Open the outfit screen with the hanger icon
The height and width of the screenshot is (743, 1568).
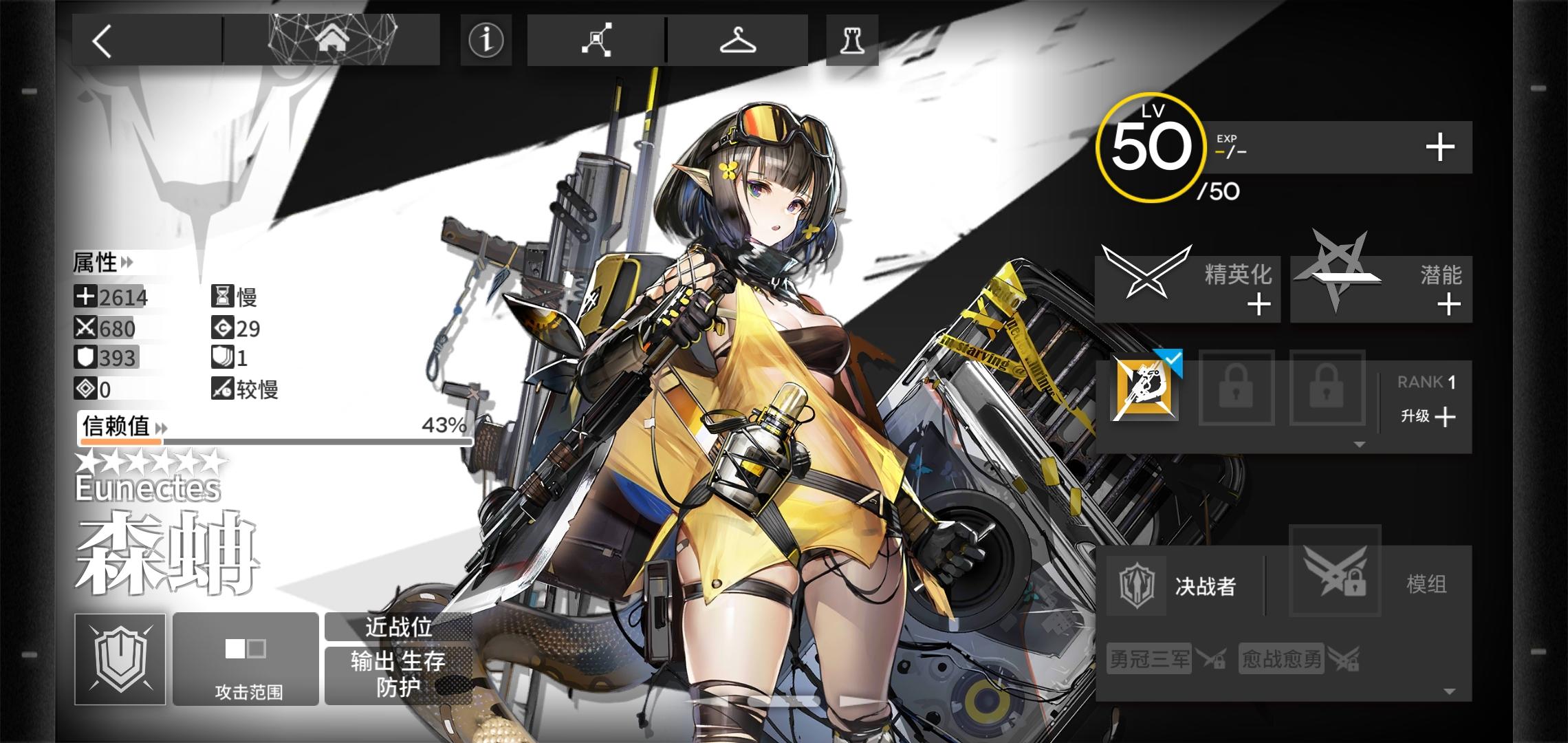[738, 41]
